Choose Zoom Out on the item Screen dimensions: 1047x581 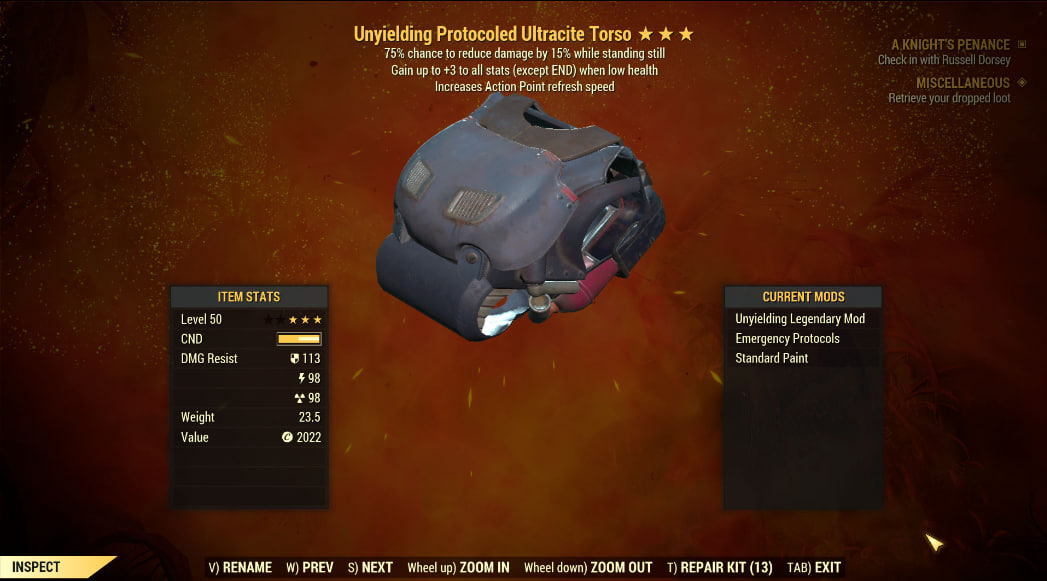[588, 567]
